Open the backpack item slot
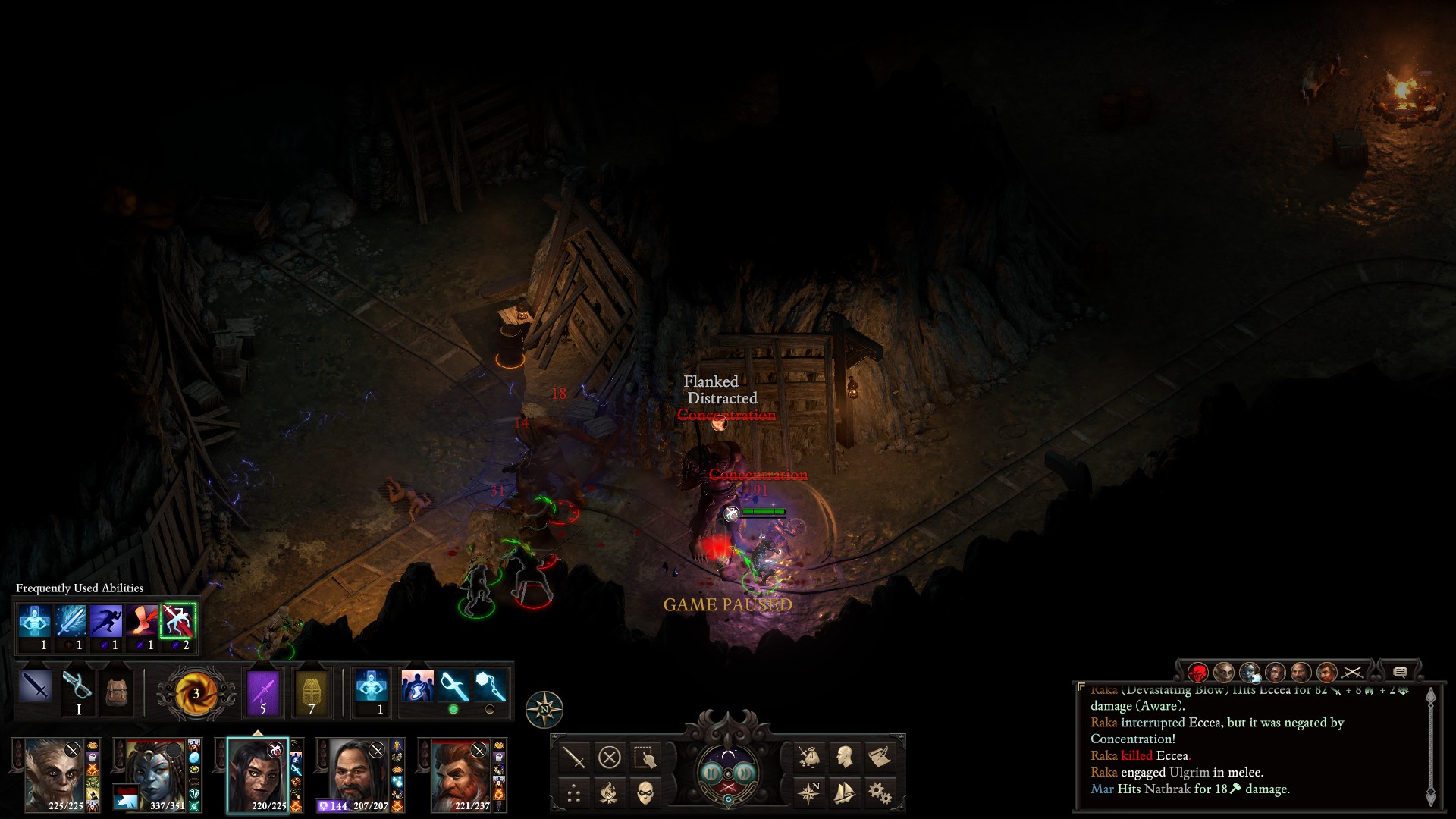Viewport: 1456px width, 819px height. tap(116, 691)
